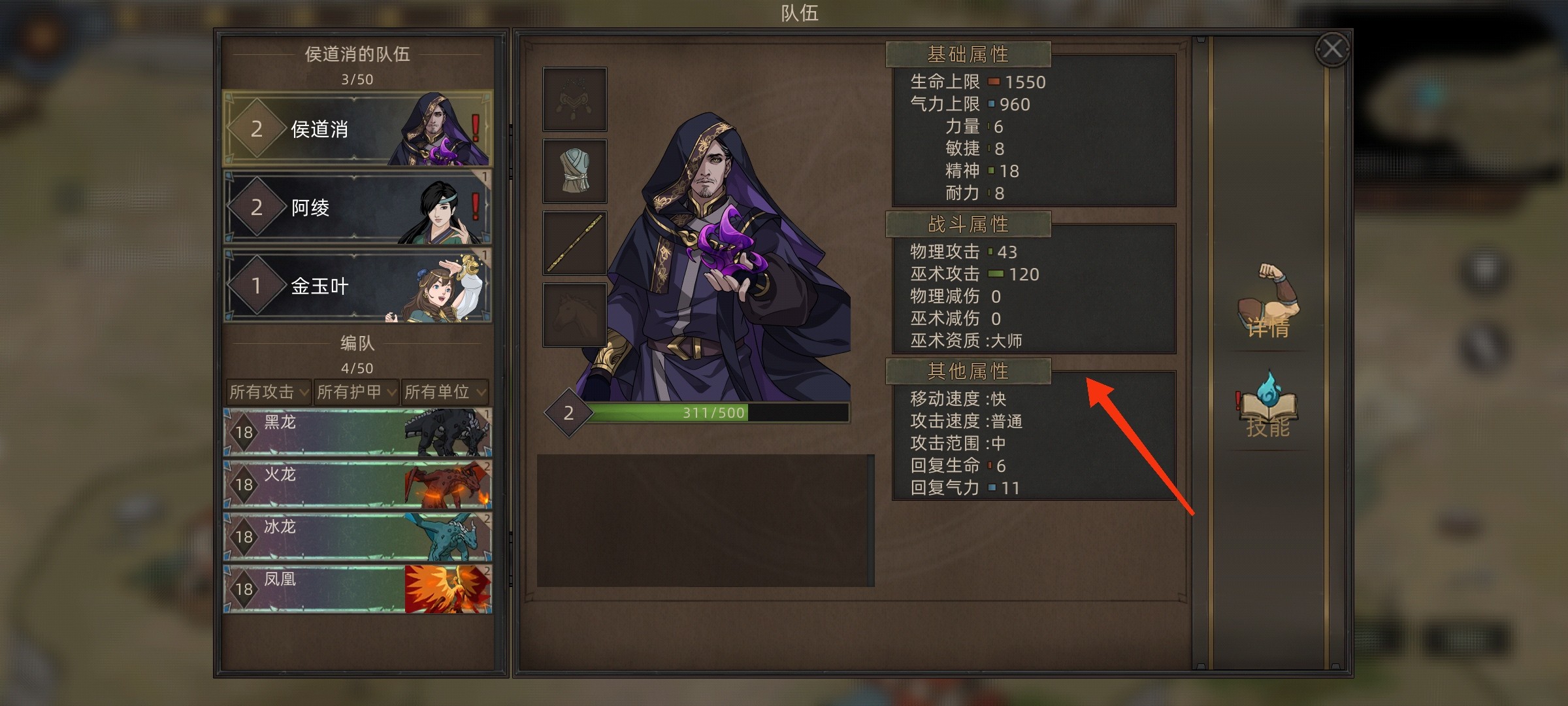Image resolution: width=1568 pixels, height=706 pixels.
Task: Open the 所有单位 filter dropdown
Action: (444, 392)
